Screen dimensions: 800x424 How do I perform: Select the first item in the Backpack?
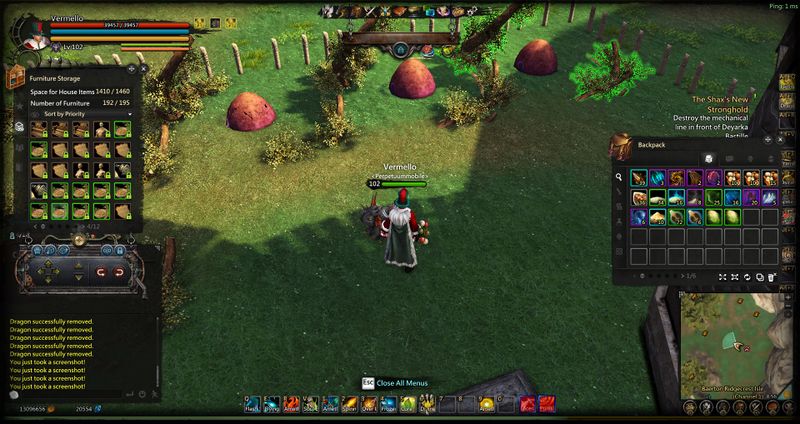tap(638, 177)
